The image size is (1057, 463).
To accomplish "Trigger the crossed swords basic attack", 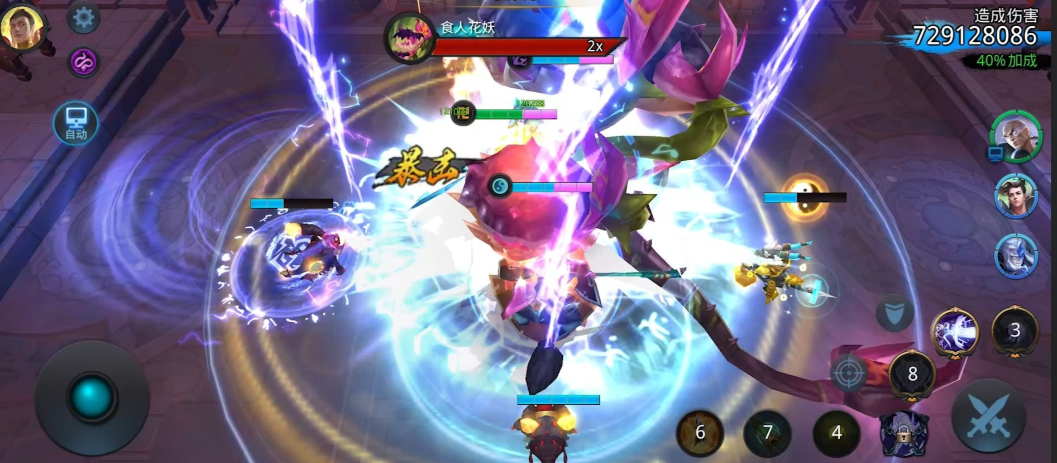I will 987,415.
